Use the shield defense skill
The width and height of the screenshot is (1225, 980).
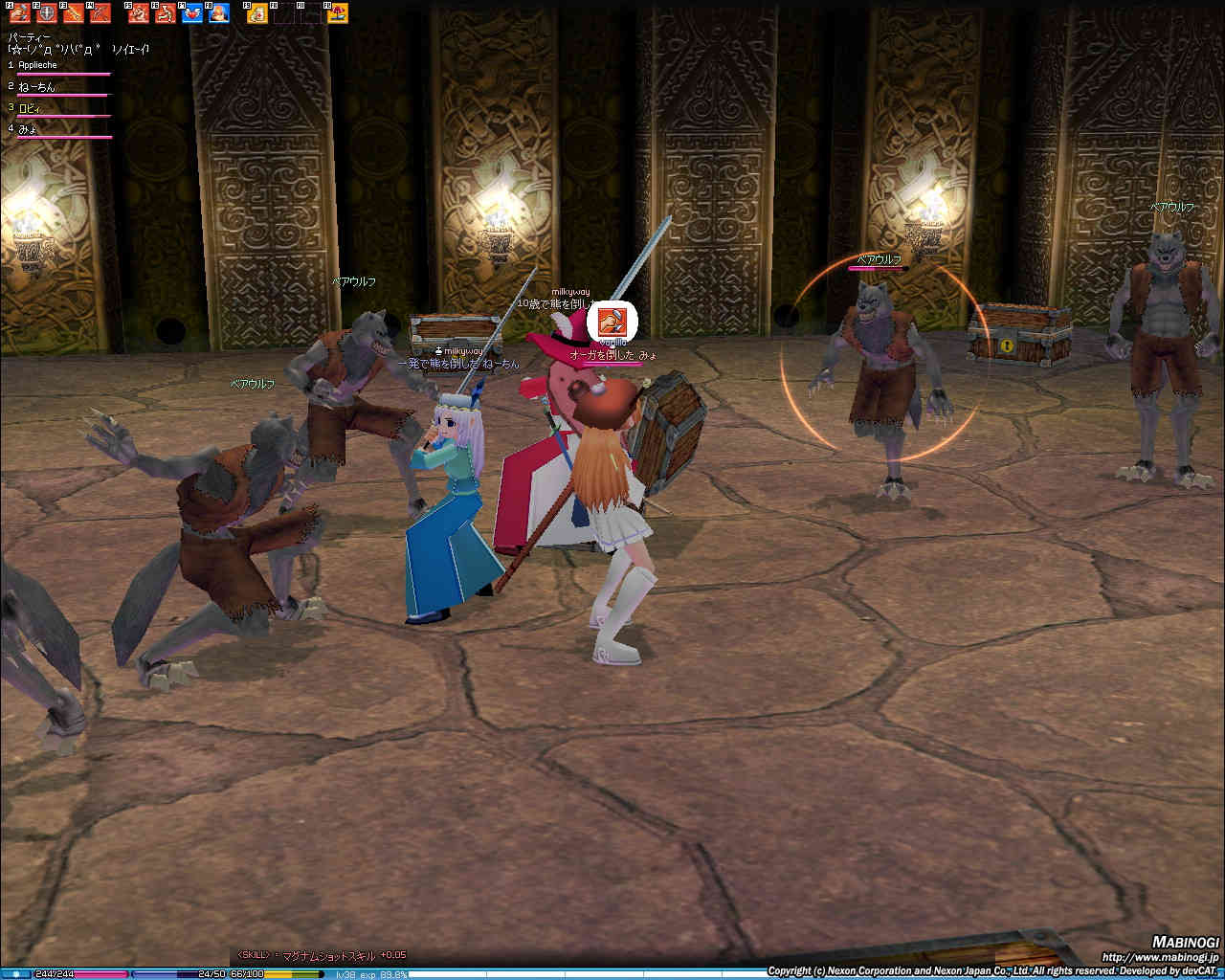tap(45, 13)
